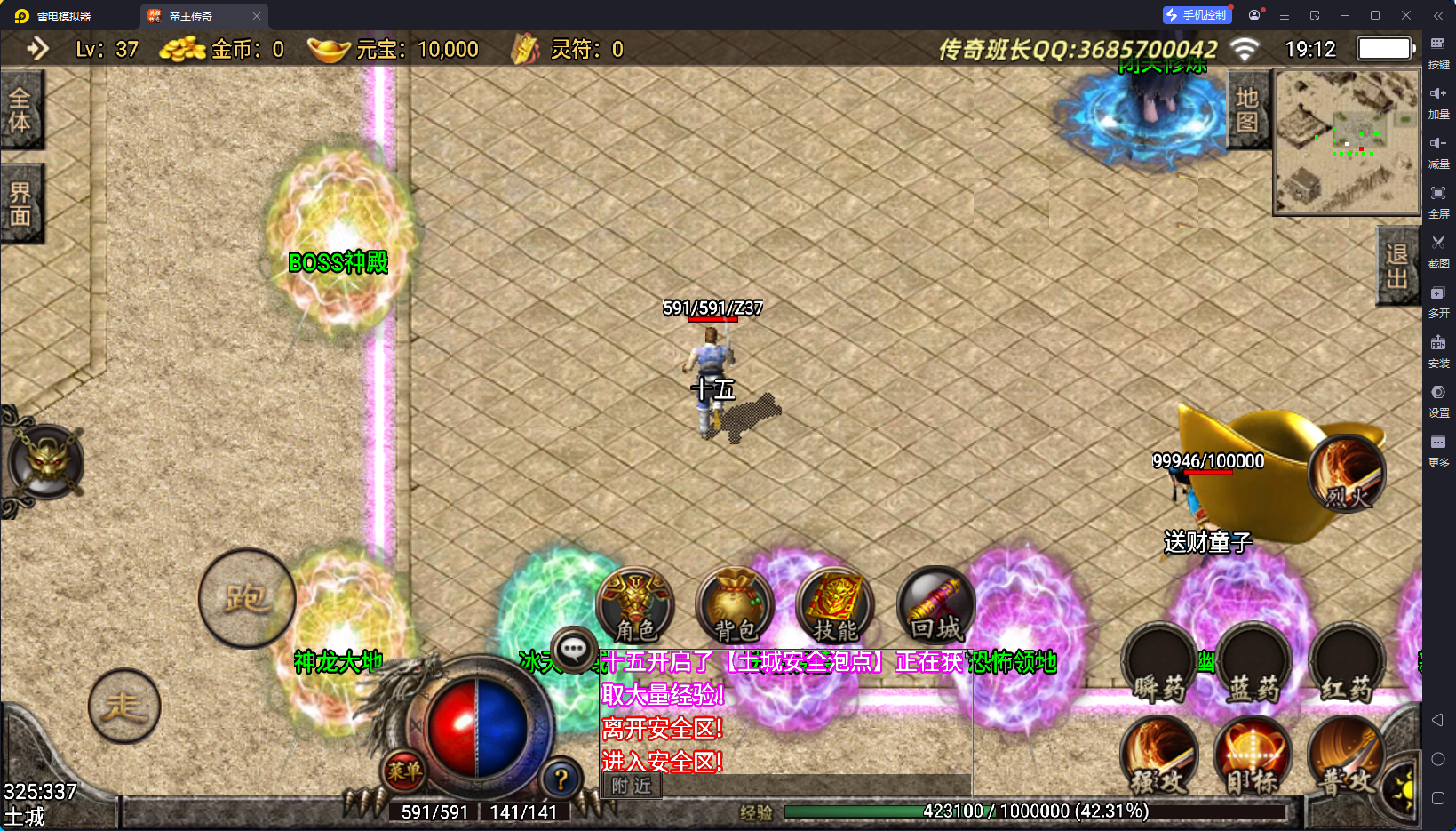Open the 角色 character panel

click(x=635, y=604)
